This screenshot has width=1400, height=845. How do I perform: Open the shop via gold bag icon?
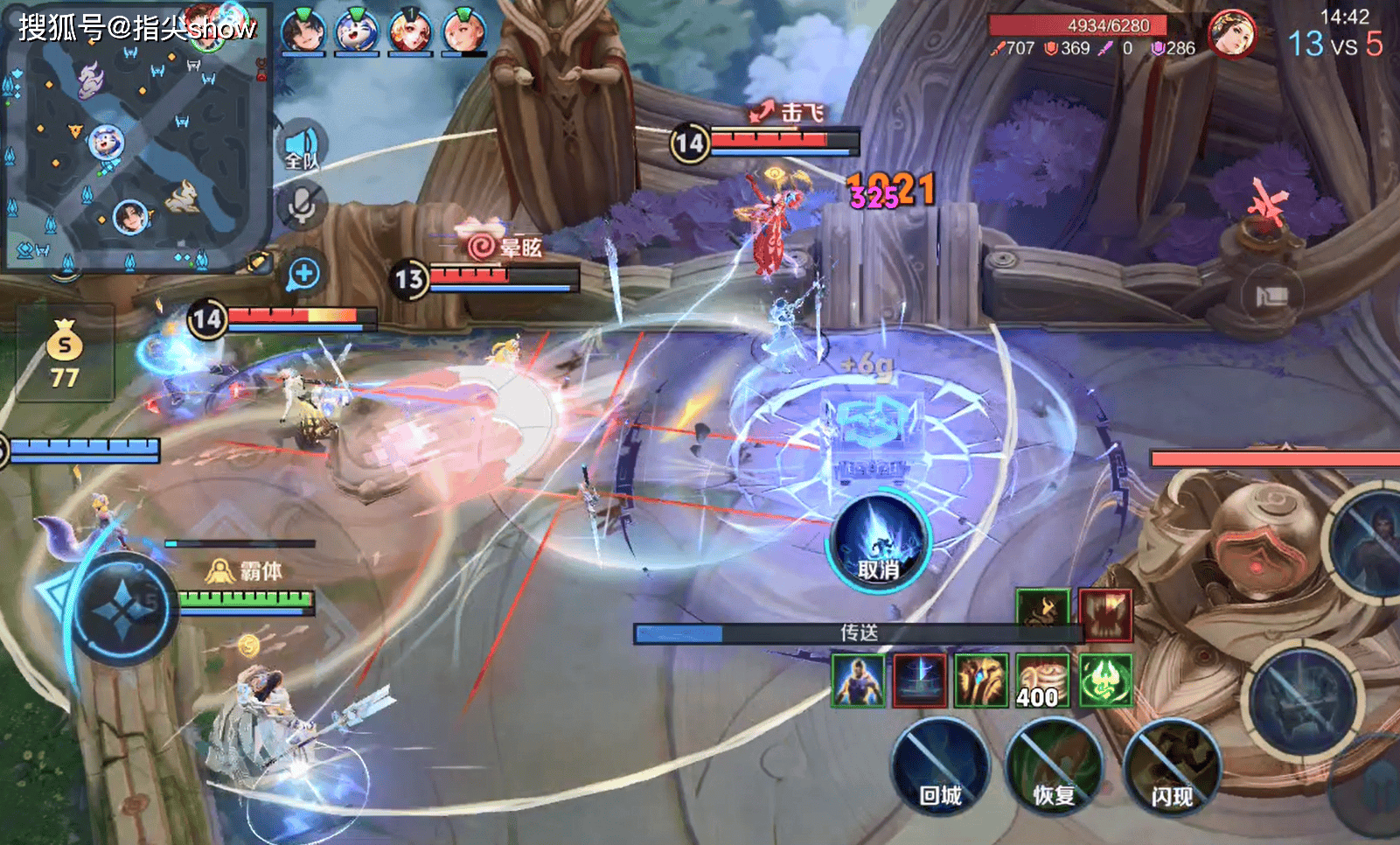point(65,352)
